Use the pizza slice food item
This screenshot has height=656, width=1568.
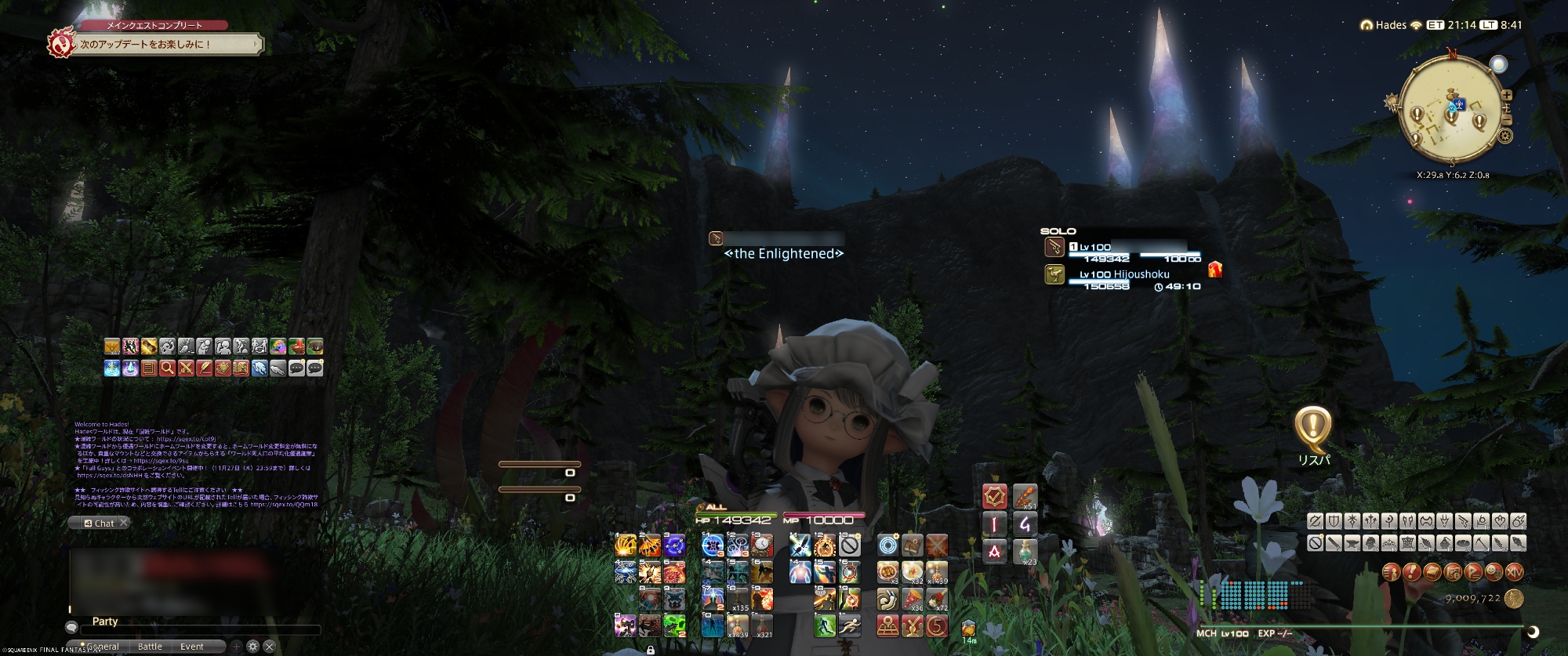(x=912, y=600)
